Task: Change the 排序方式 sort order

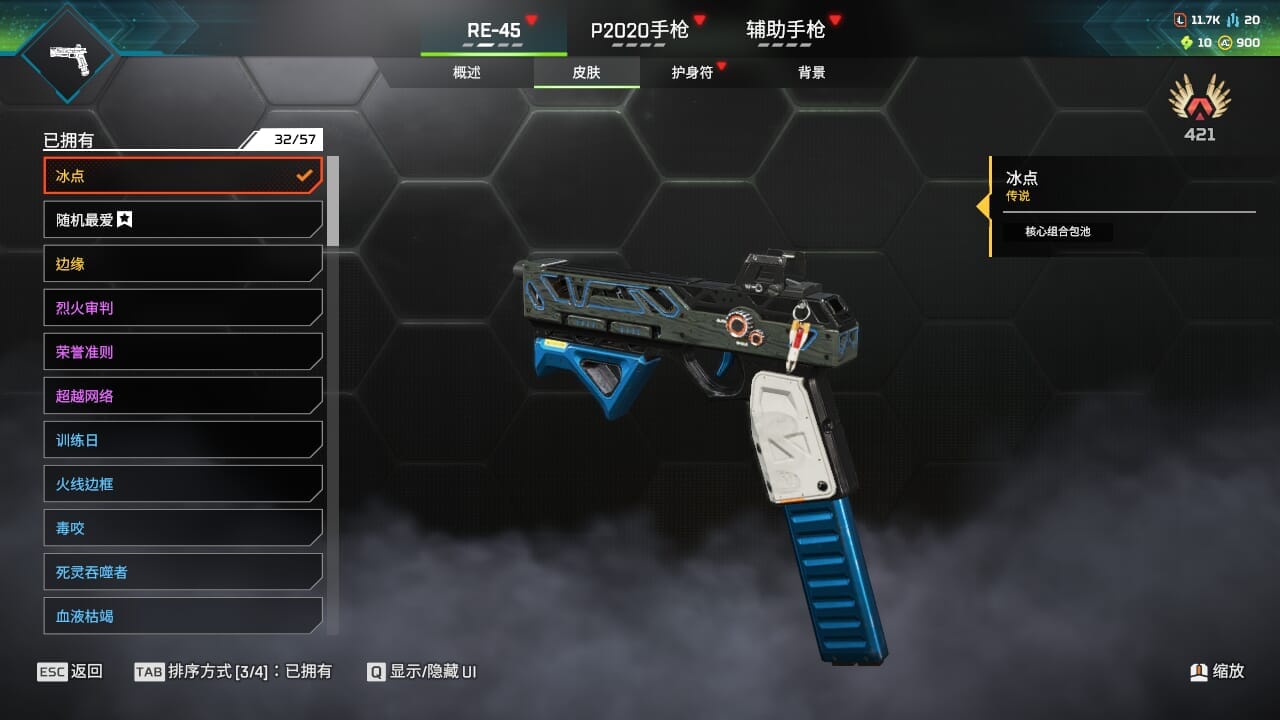Action: click(x=233, y=671)
